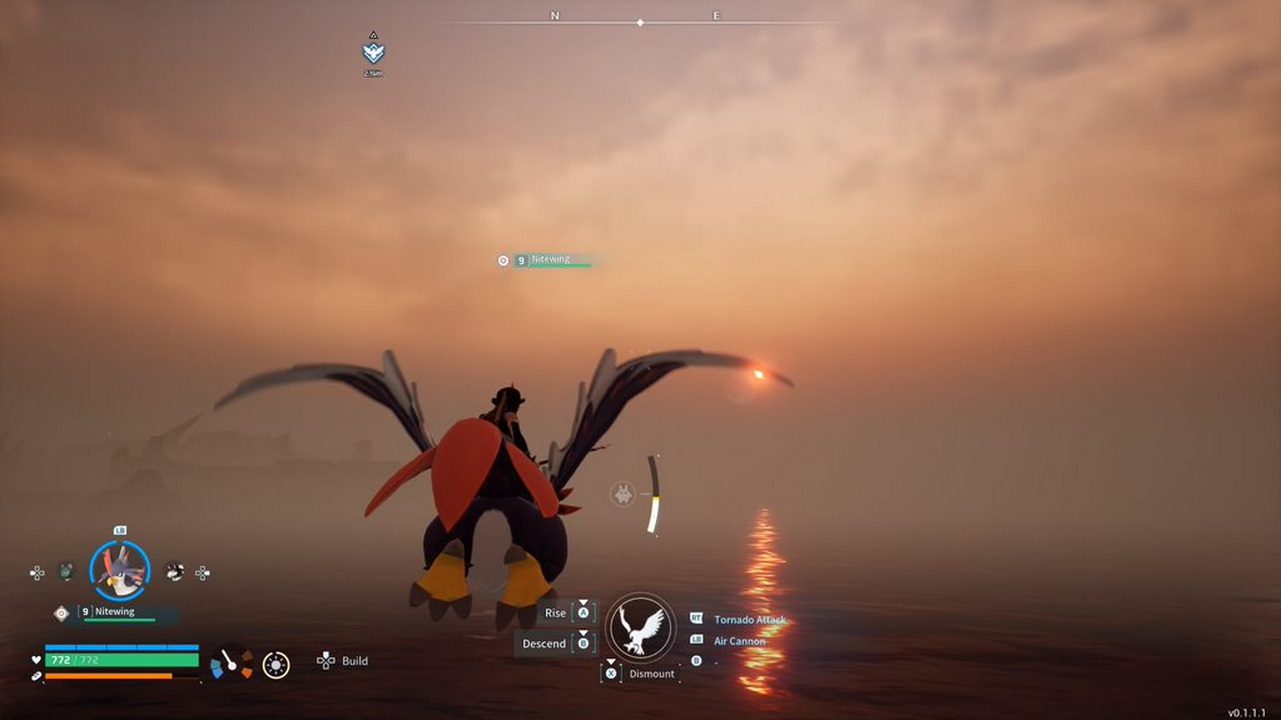Select the Nitewing portrait in the party wheel
The height and width of the screenshot is (720, 1281).
click(120, 570)
